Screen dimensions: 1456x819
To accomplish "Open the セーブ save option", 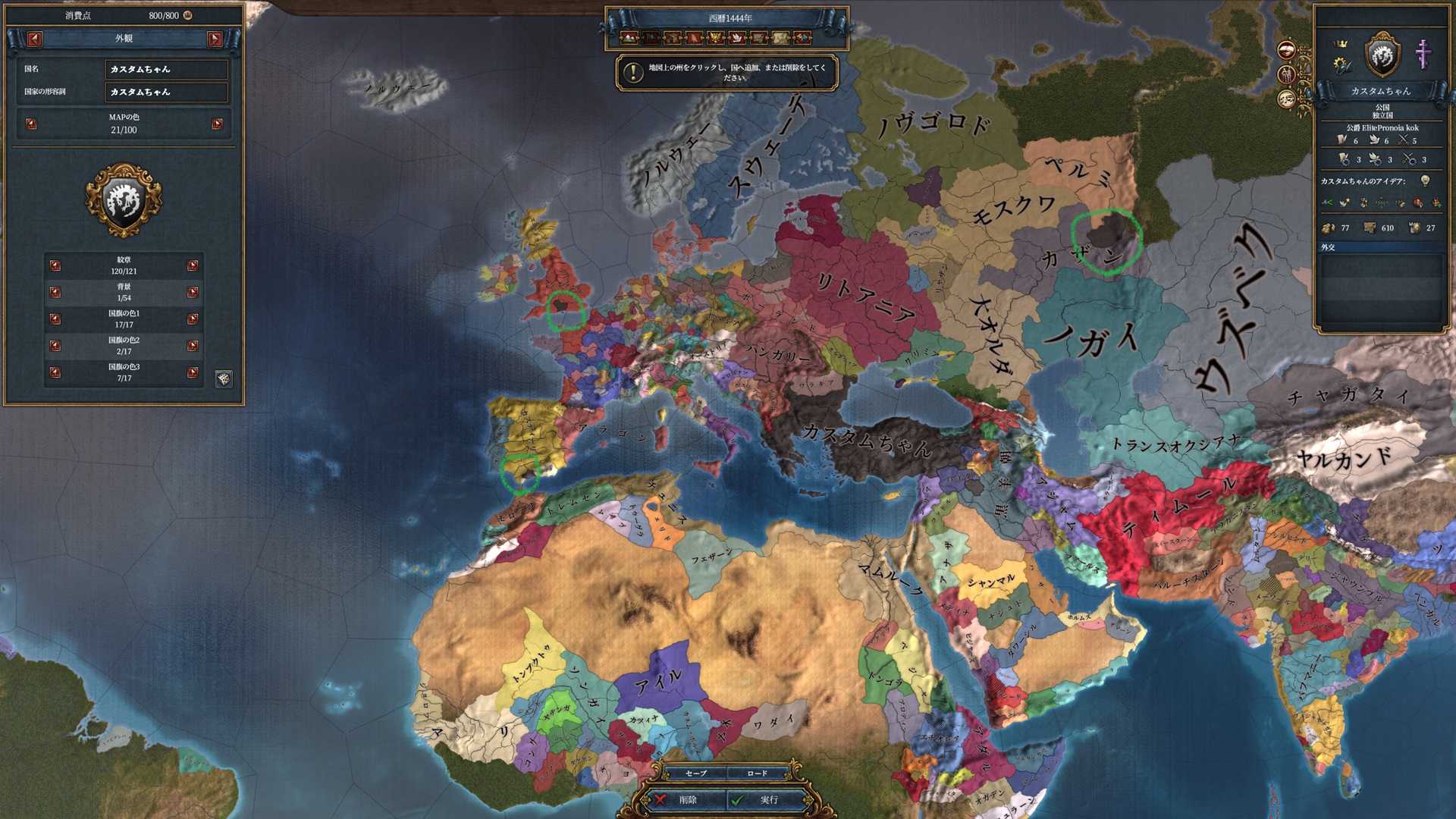I will pos(695,773).
